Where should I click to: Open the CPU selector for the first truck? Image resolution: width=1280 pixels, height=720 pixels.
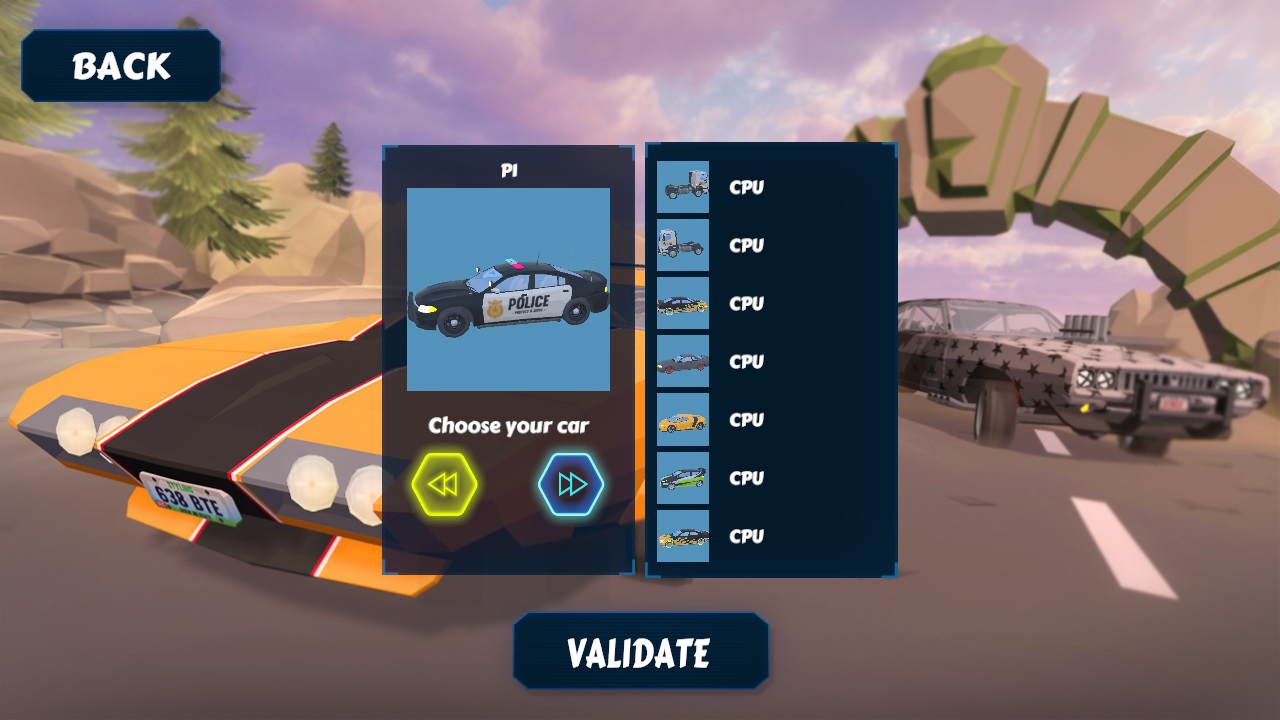[745, 188]
